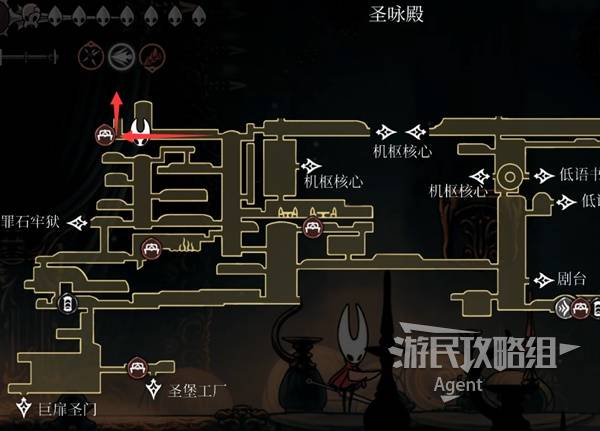Select the 低语书库 exit marker right of ring room

point(544,176)
